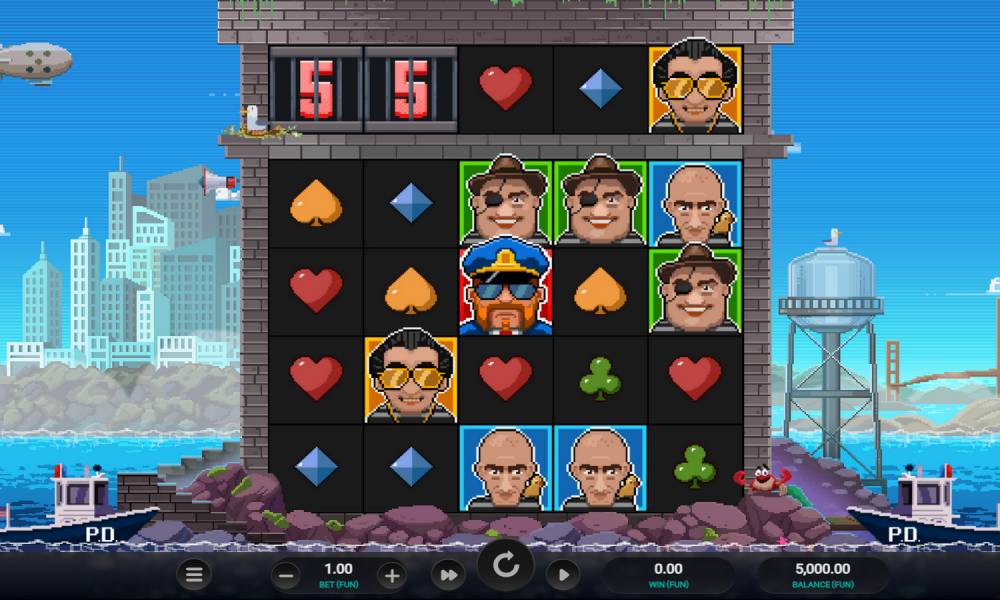Start autoplay with the play triangle button

[x=564, y=574]
